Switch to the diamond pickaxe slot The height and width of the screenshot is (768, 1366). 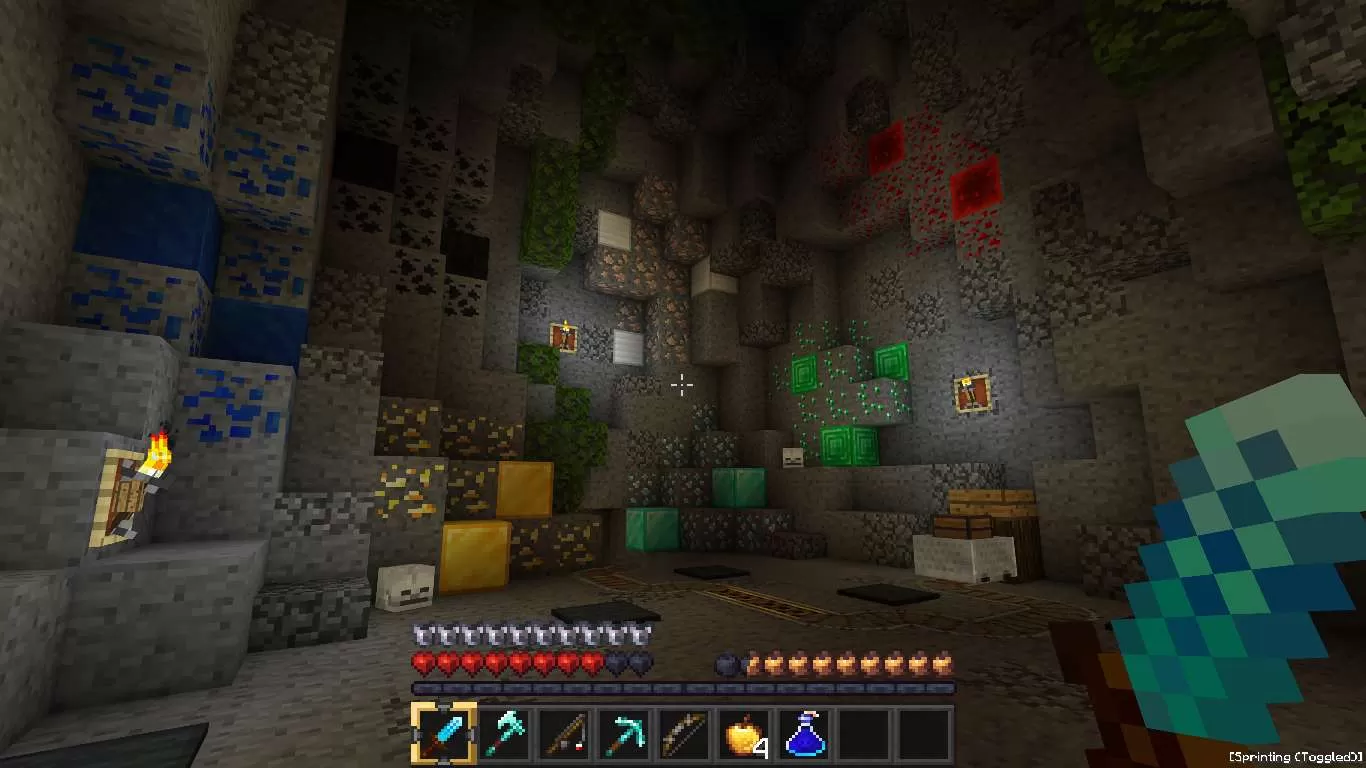pyautogui.click(x=624, y=734)
